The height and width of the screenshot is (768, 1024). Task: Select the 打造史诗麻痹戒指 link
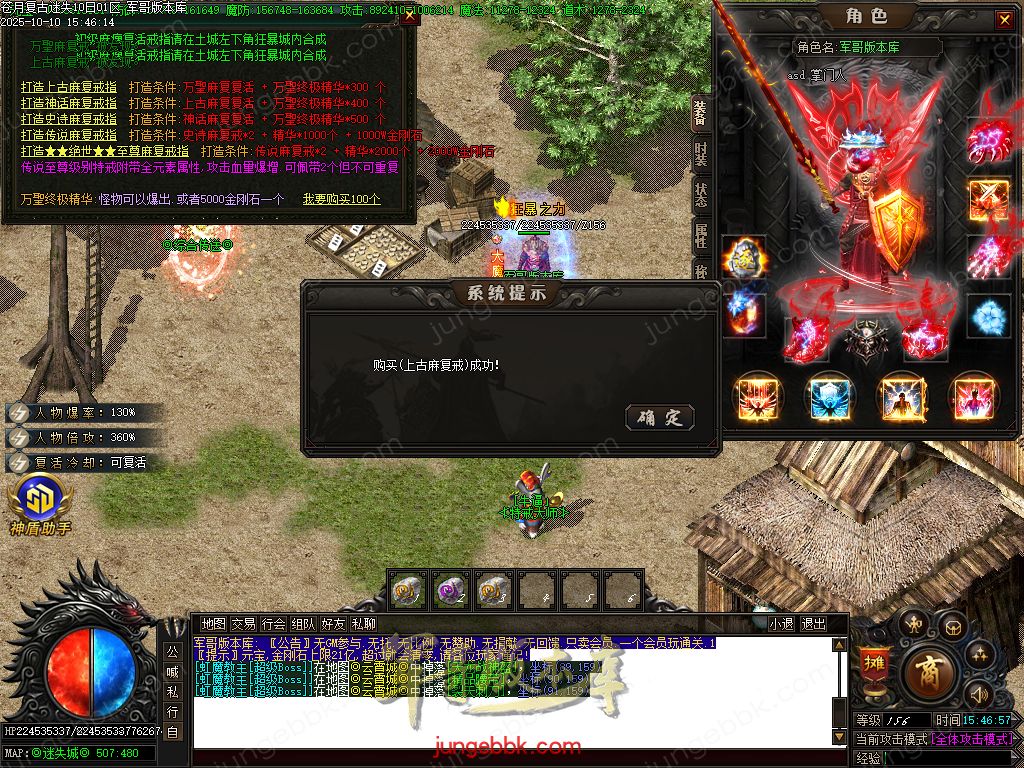(69, 120)
